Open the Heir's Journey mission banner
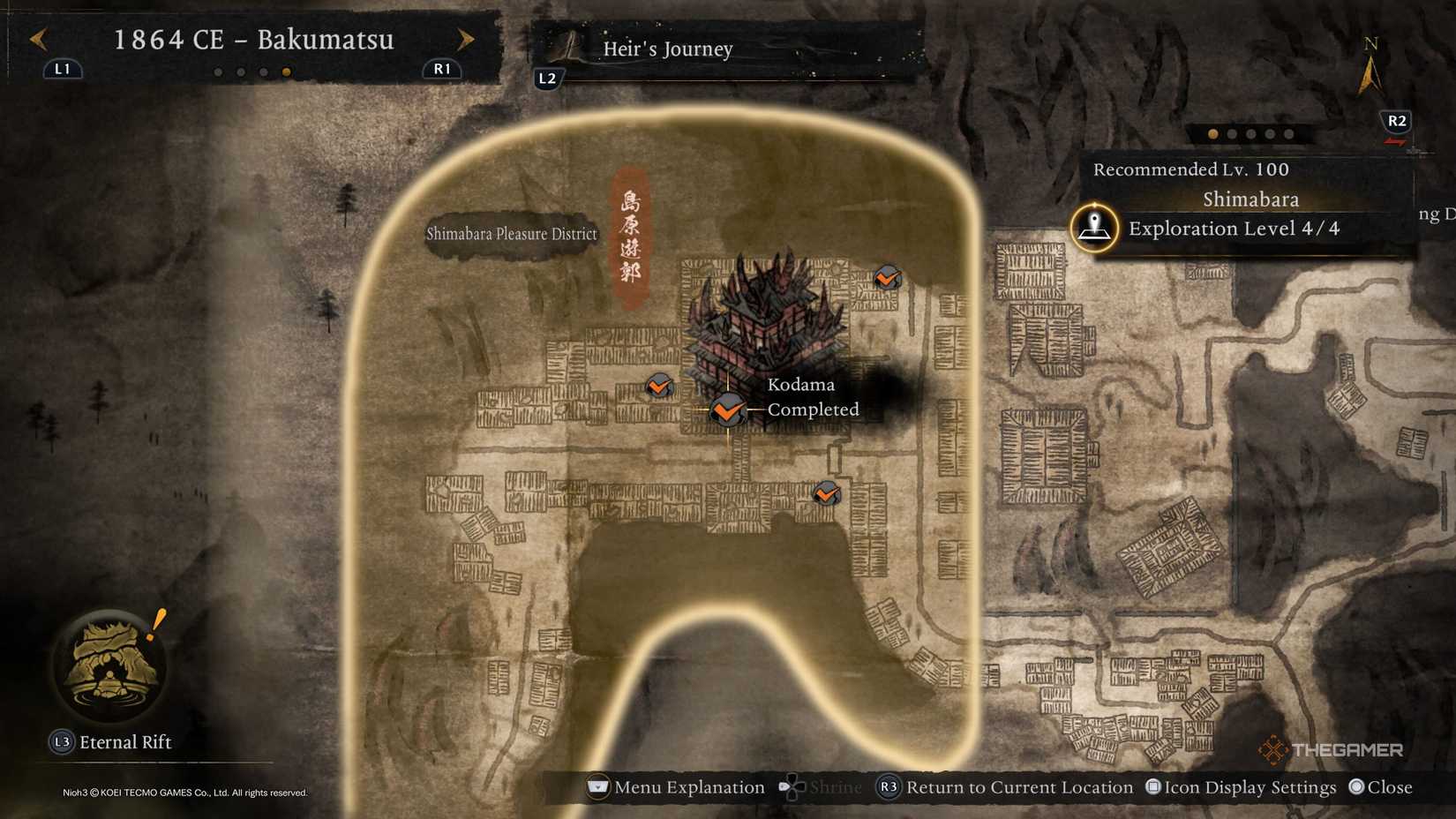The height and width of the screenshot is (819, 1456). [x=668, y=49]
